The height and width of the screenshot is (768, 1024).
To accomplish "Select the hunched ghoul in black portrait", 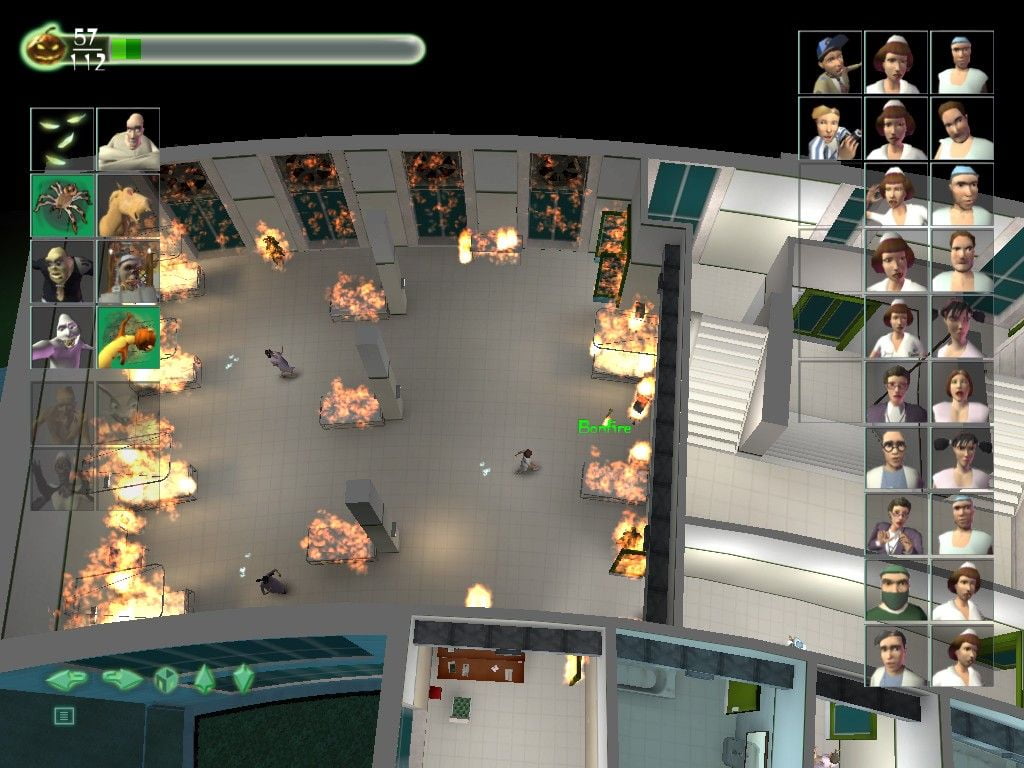I will (62, 271).
